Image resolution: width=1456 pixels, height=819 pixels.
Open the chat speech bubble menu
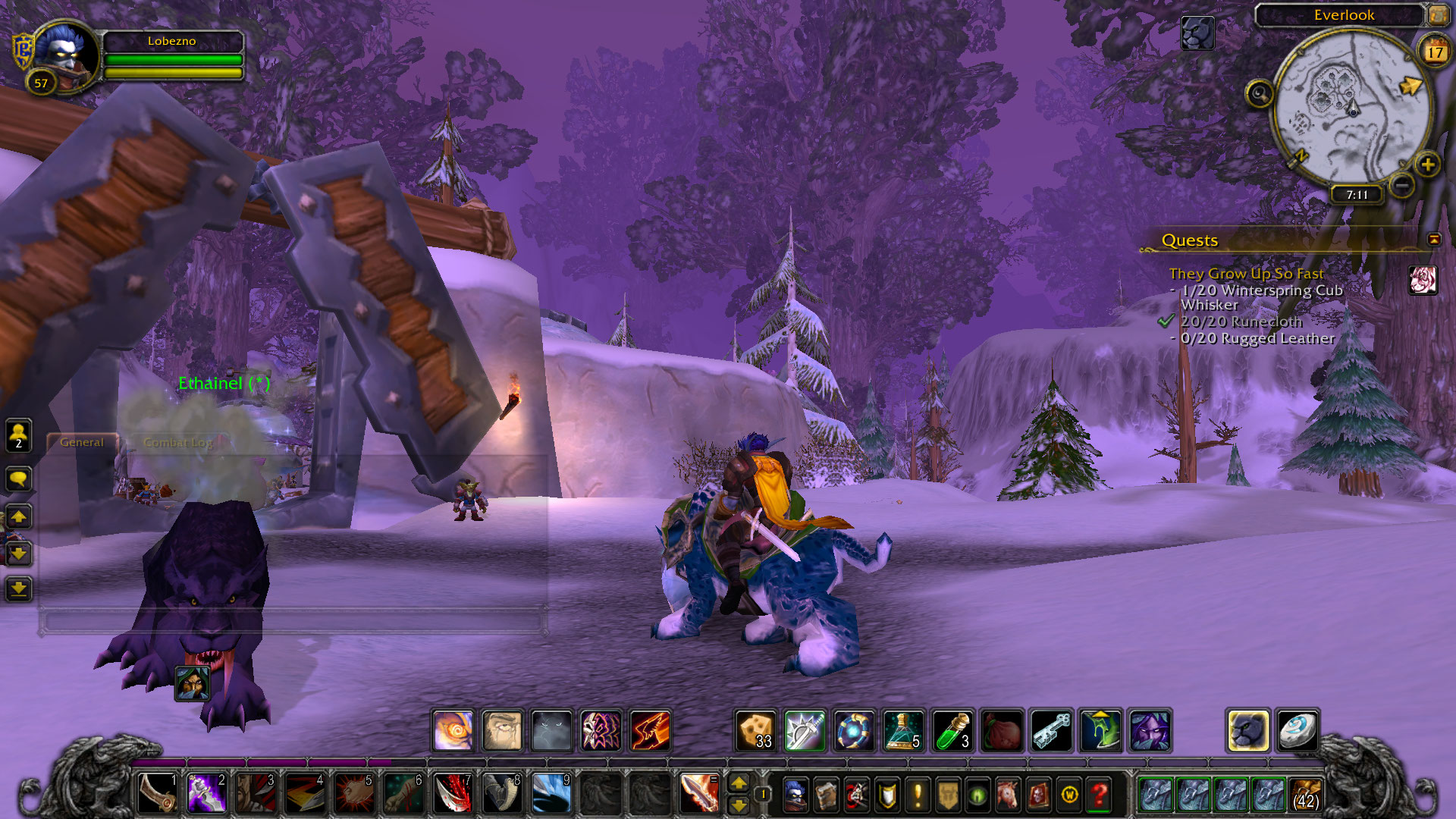click(x=18, y=479)
